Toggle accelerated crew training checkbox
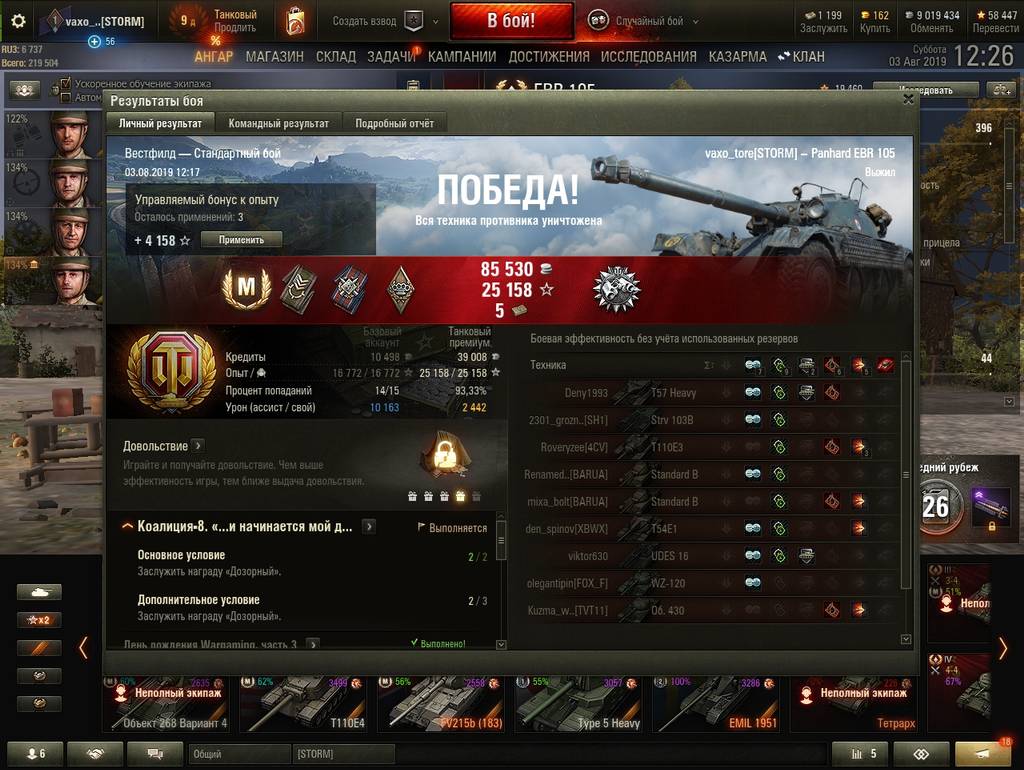This screenshot has width=1024, height=770. coord(66,83)
